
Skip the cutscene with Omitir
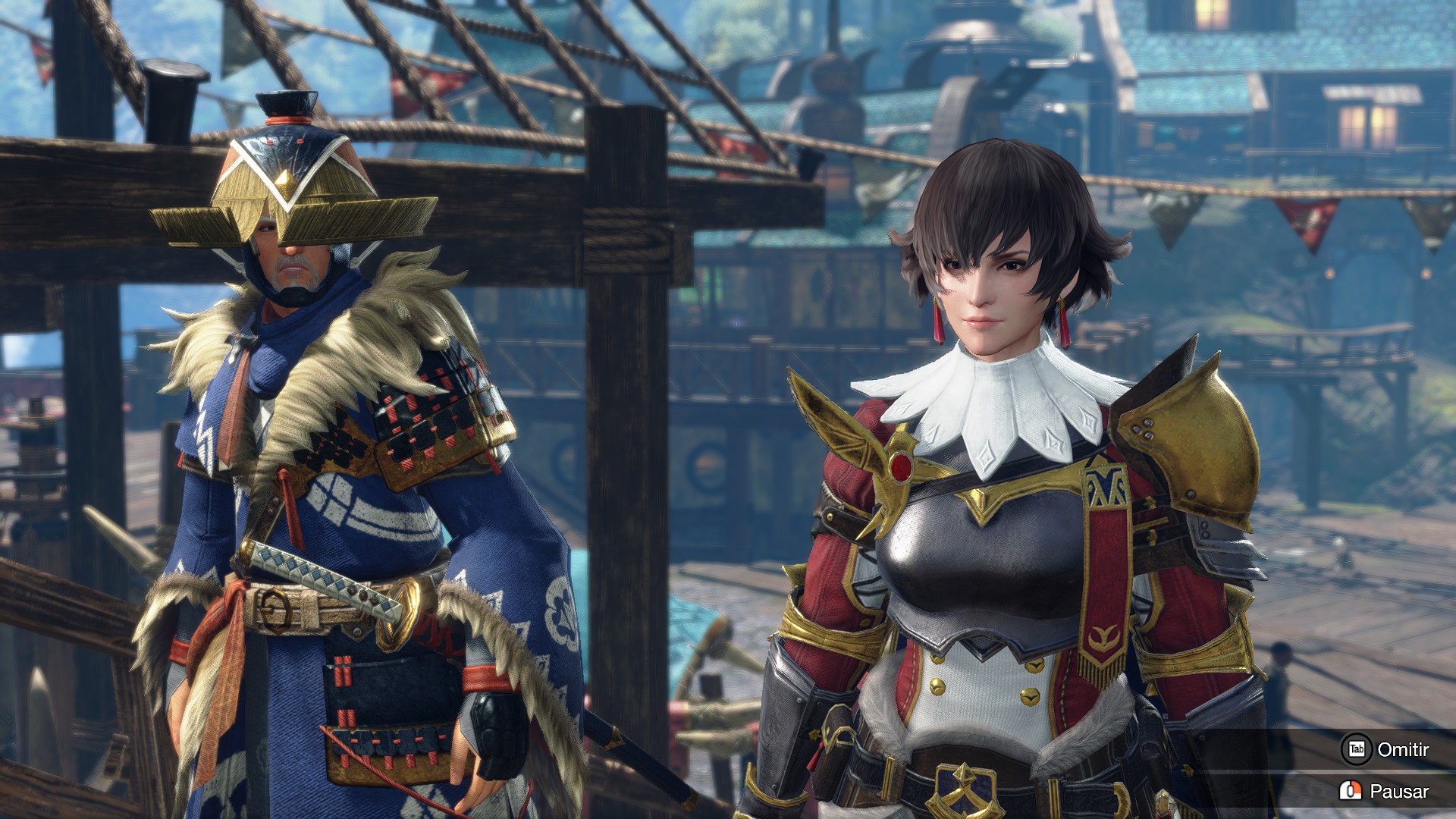click(1386, 750)
